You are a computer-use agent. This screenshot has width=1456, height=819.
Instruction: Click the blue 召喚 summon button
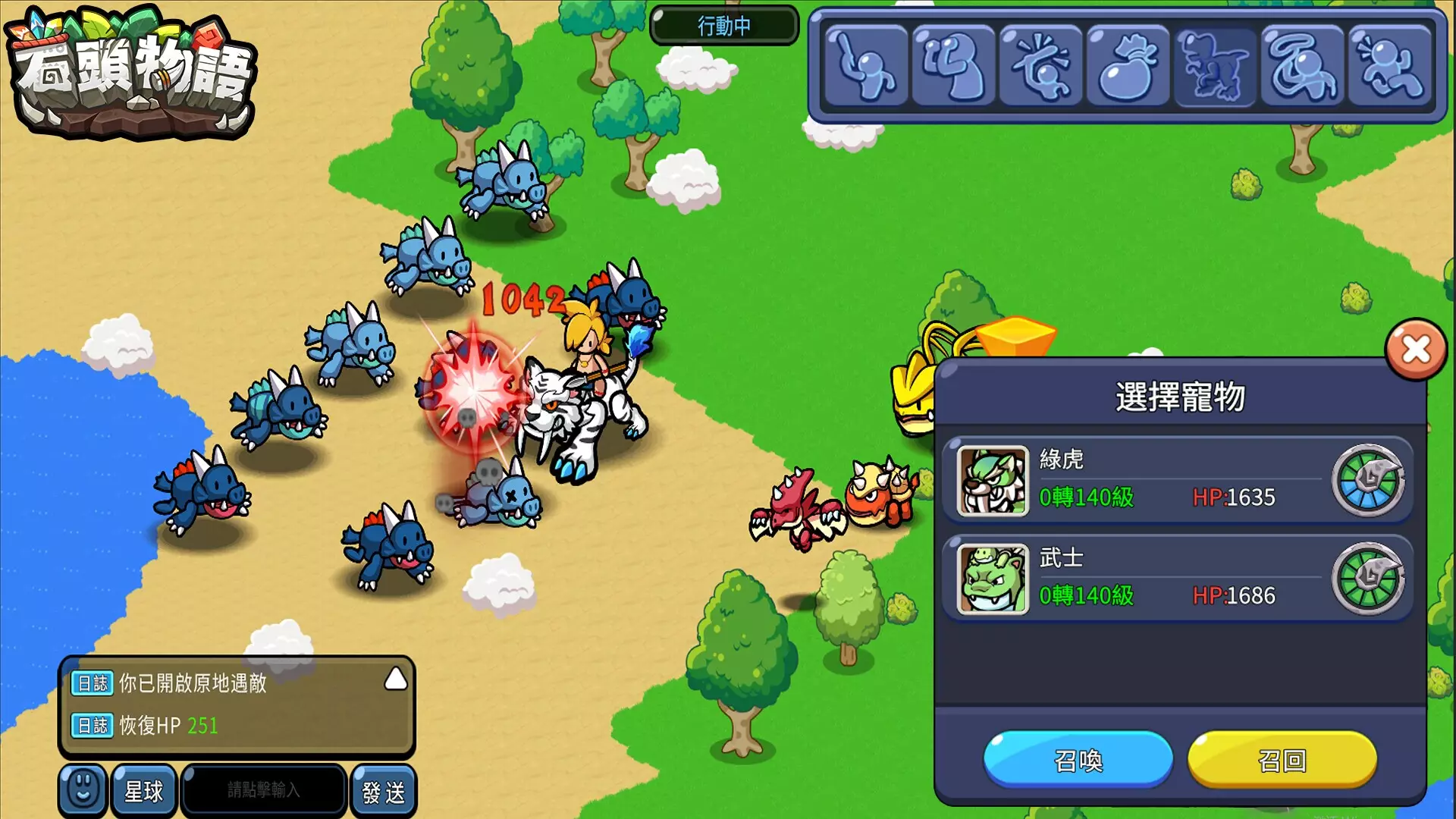coord(1078,760)
